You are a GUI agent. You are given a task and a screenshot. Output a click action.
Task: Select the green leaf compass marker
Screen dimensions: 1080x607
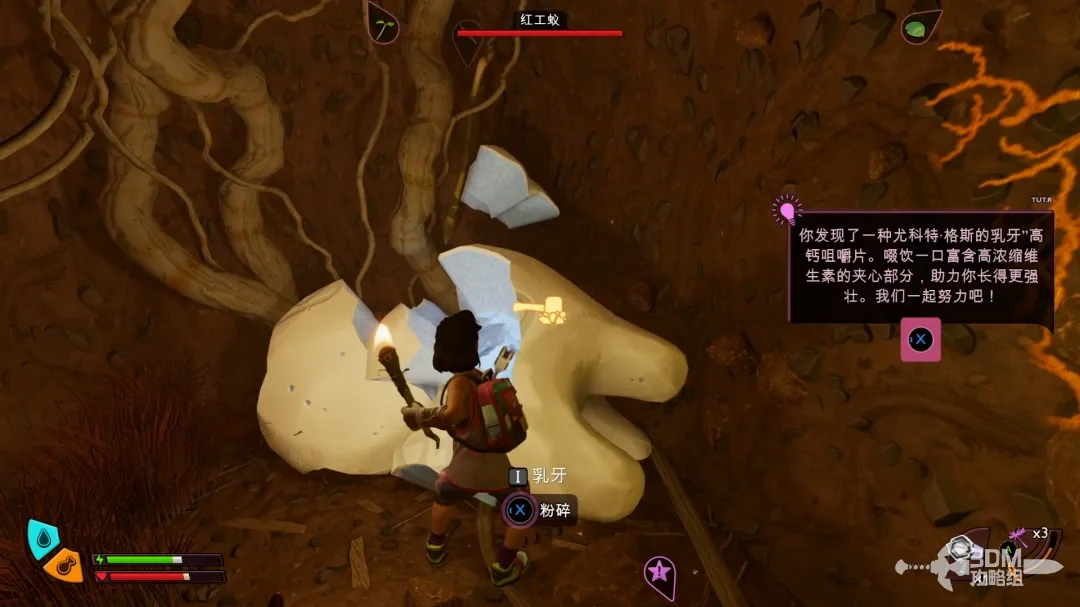[918, 27]
